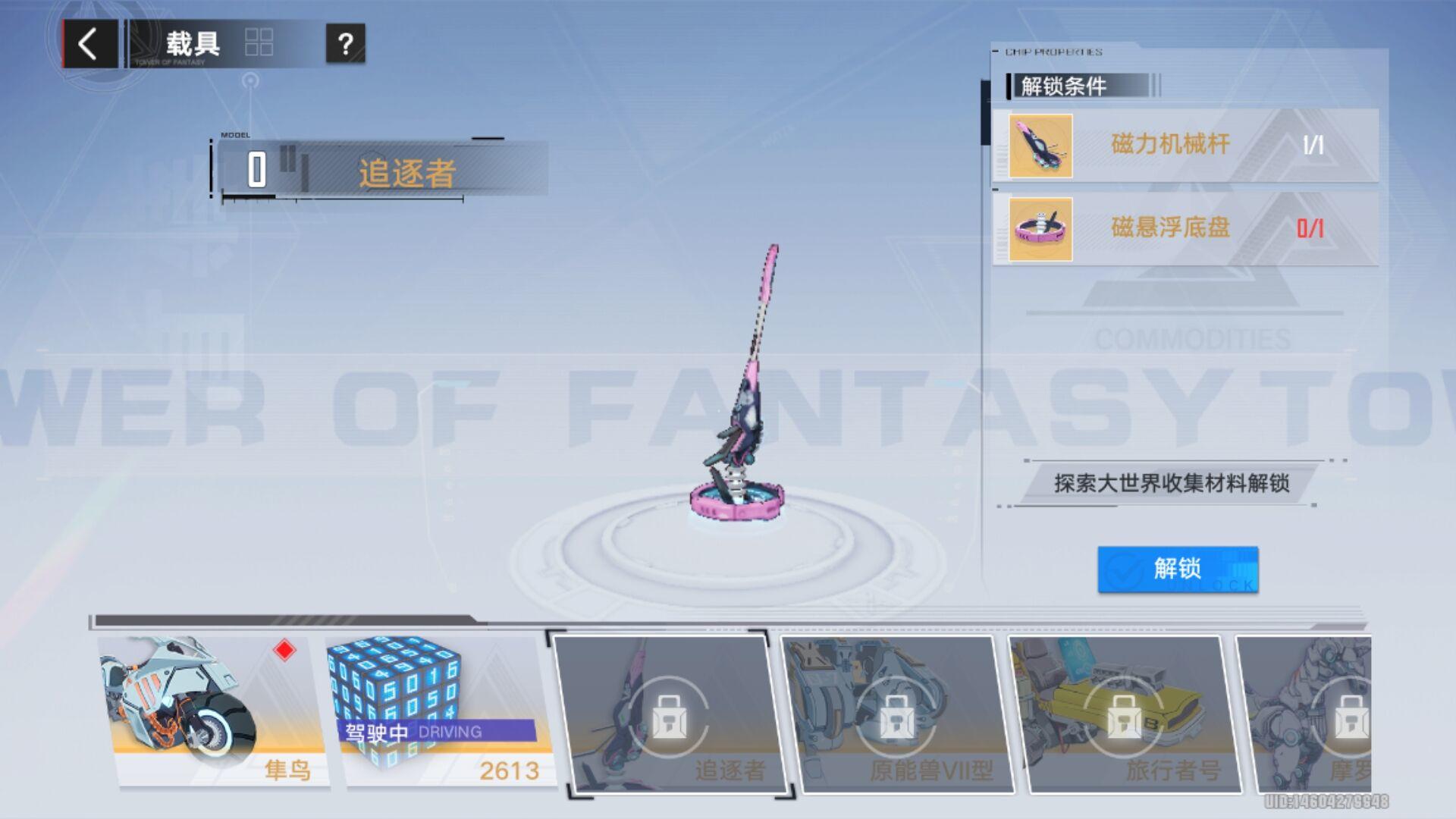
Task: Open the help icon next to 载具 title
Action: [x=347, y=43]
